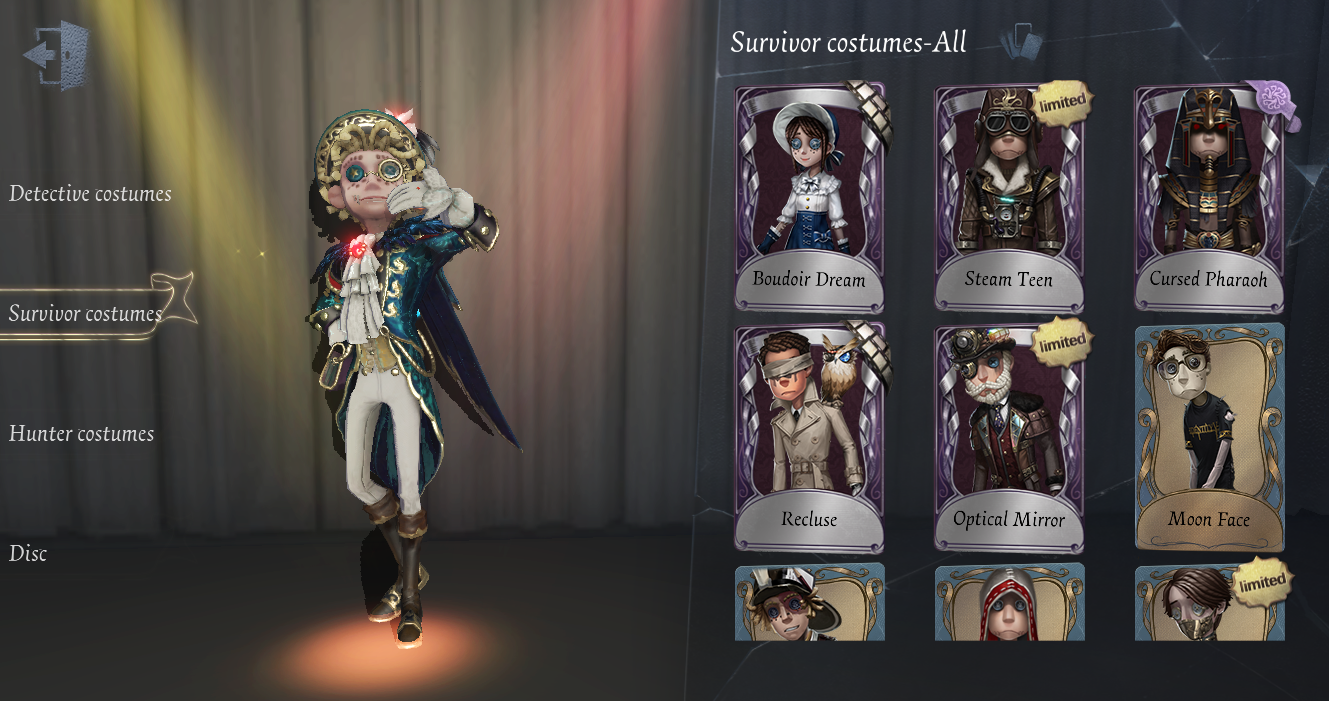The height and width of the screenshot is (701, 1329).
Task: Switch to Detective costumes tab
Action: [x=90, y=194]
